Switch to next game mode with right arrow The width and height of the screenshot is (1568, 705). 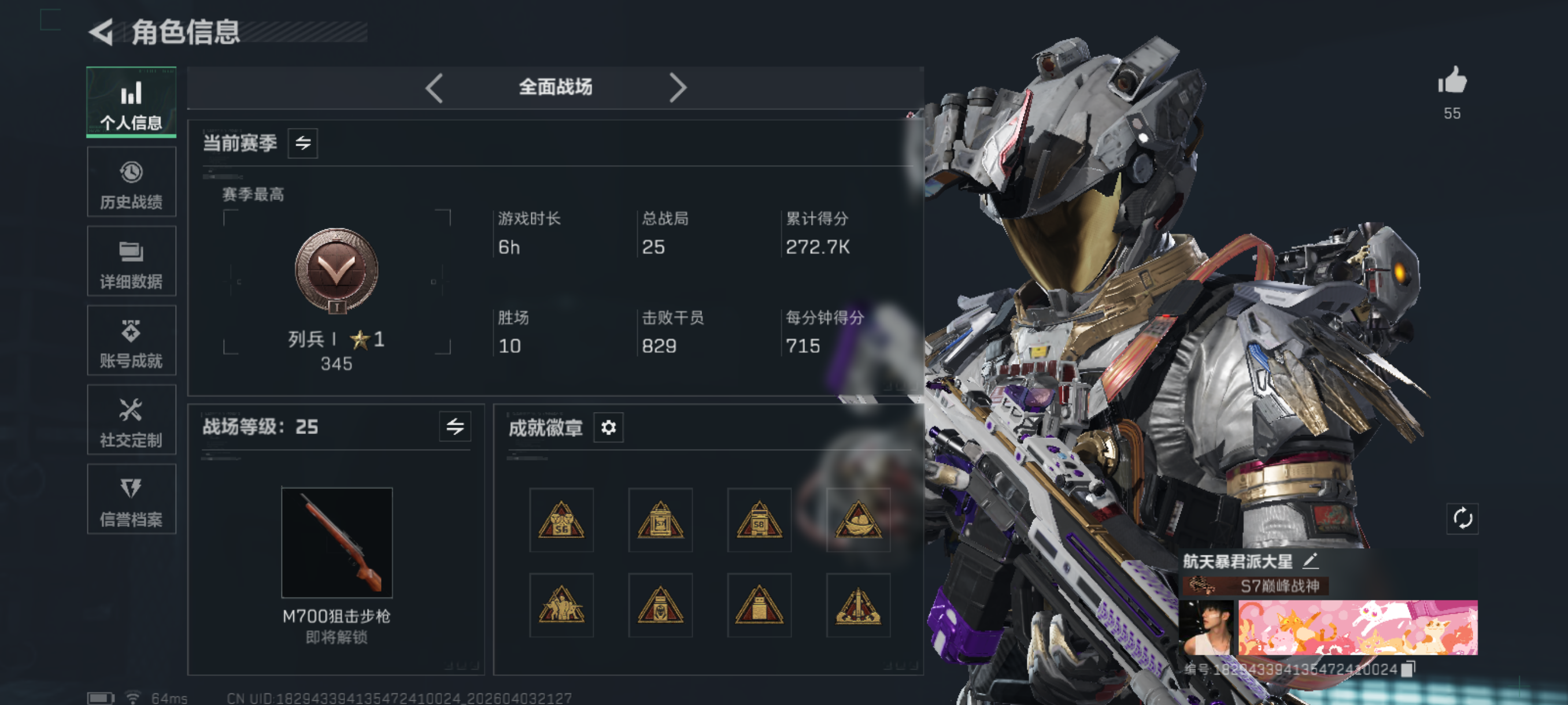click(x=677, y=88)
